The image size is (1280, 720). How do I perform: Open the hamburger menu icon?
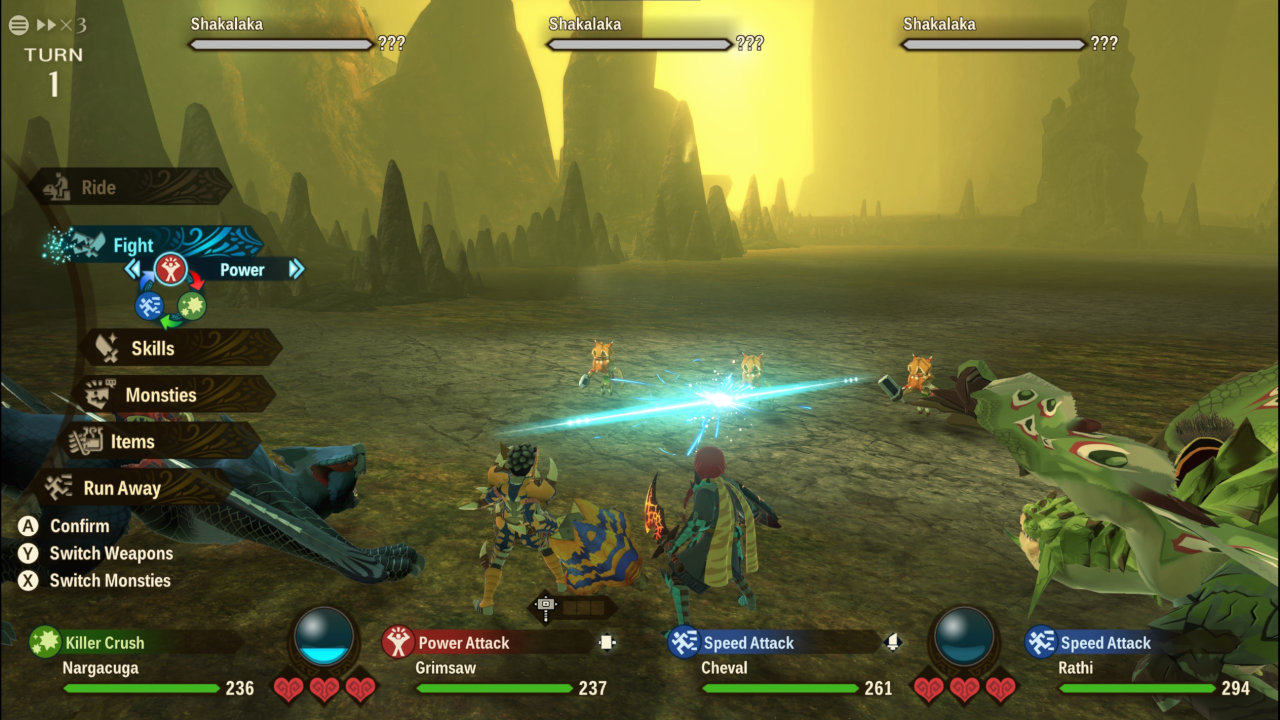[18, 25]
